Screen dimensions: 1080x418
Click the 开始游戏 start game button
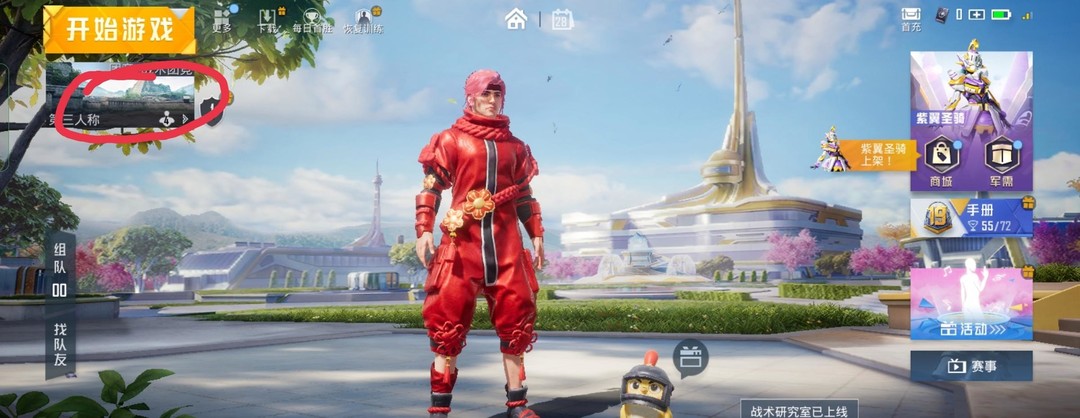click(118, 28)
